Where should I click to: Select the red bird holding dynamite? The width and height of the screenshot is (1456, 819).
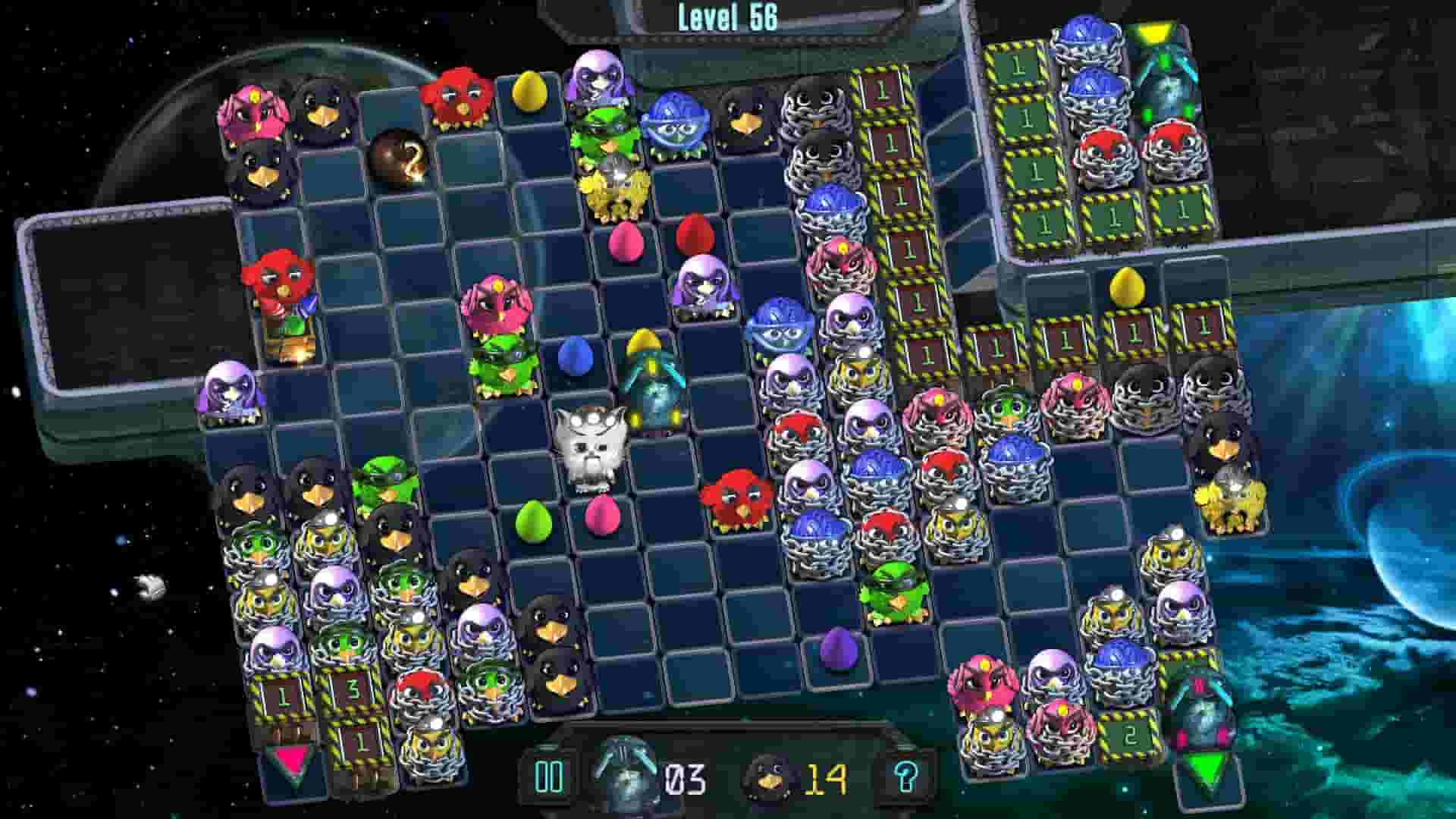pyautogui.click(x=281, y=292)
